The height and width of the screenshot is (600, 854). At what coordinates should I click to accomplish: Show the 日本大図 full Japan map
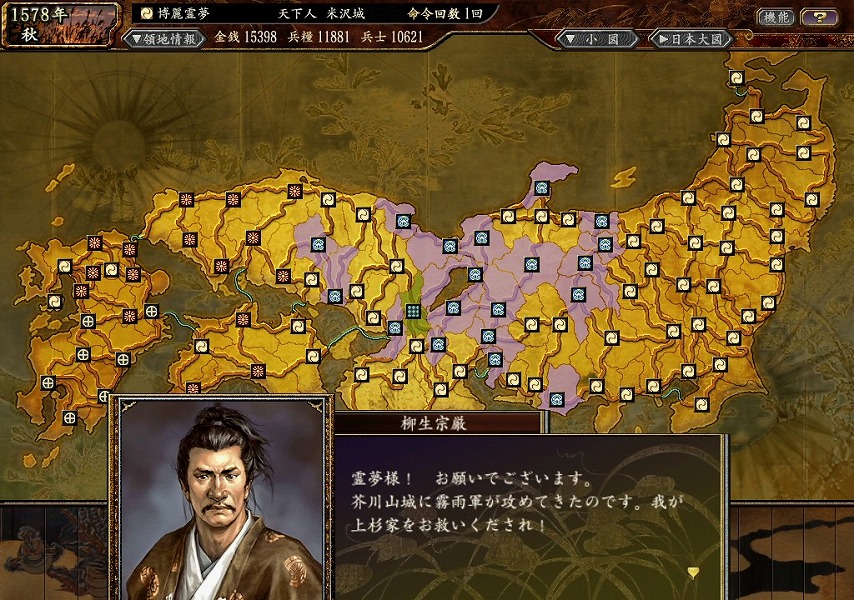pos(691,39)
